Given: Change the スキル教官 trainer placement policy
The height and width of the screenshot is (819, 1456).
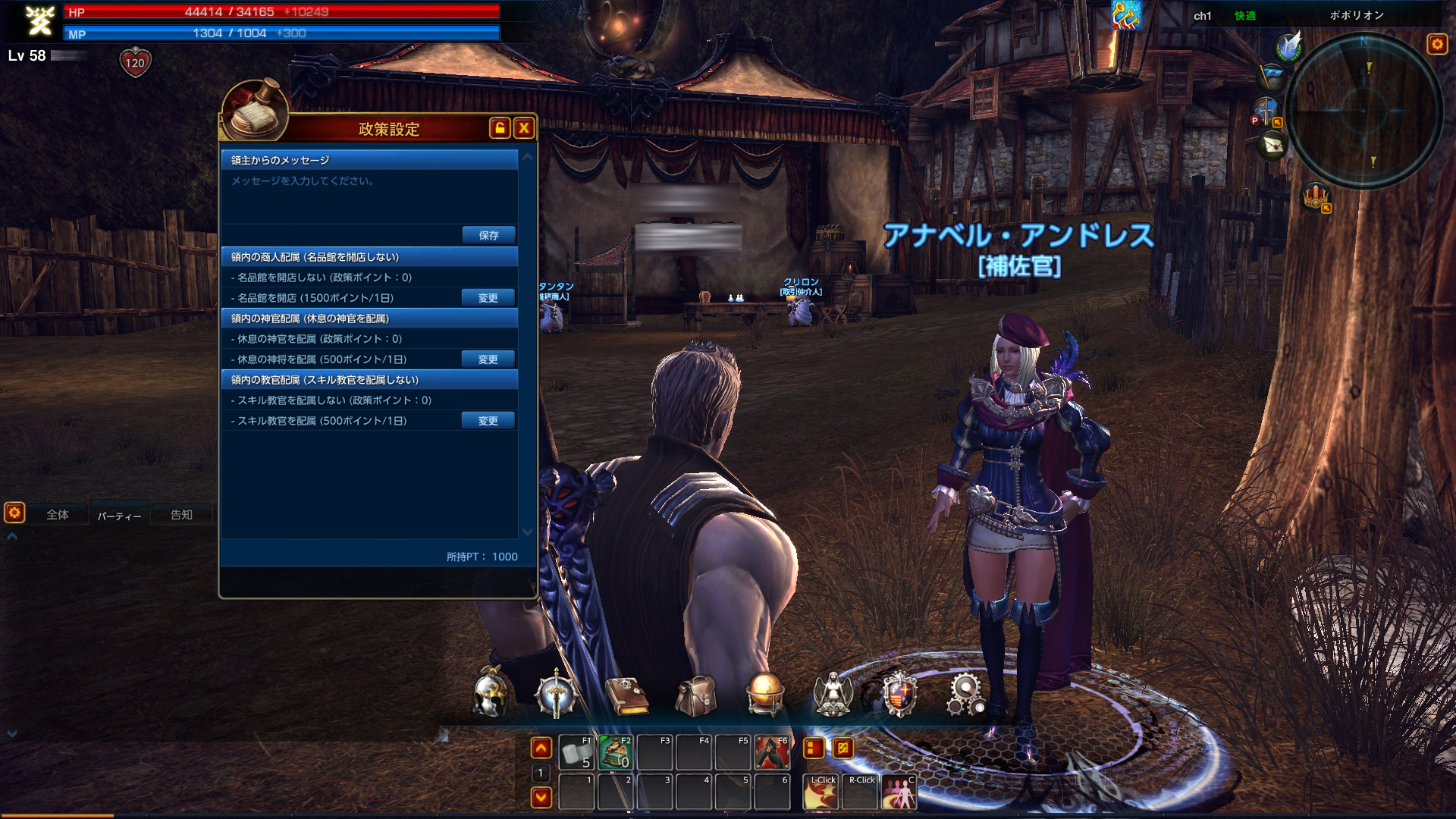Looking at the screenshot, I should click(488, 421).
